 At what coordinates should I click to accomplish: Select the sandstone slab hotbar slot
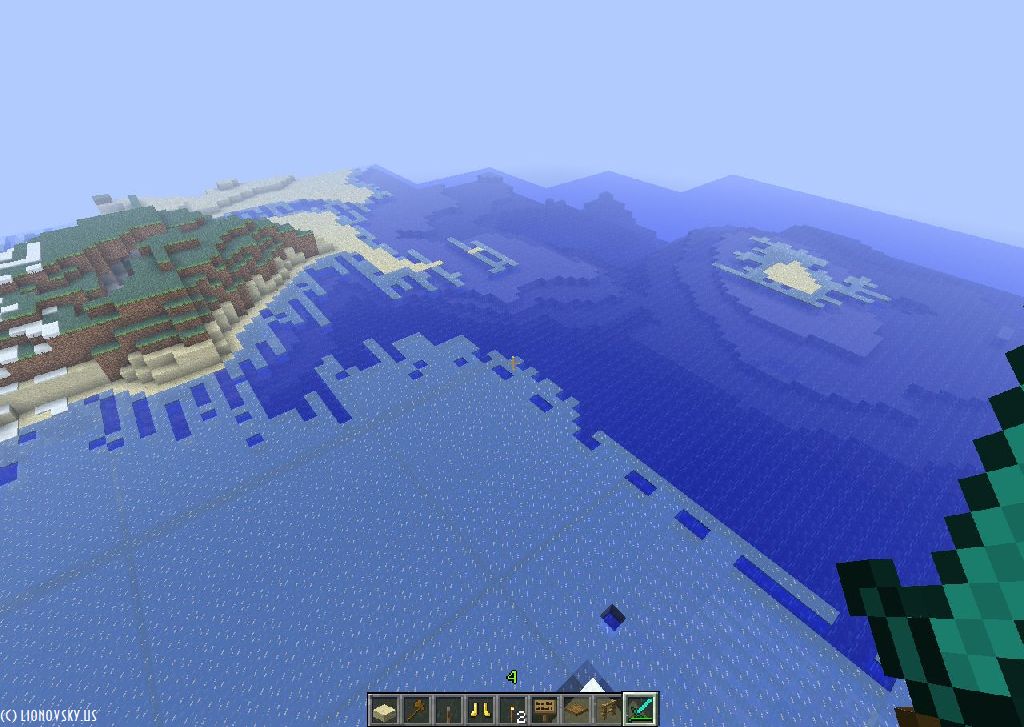pos(384,710)
